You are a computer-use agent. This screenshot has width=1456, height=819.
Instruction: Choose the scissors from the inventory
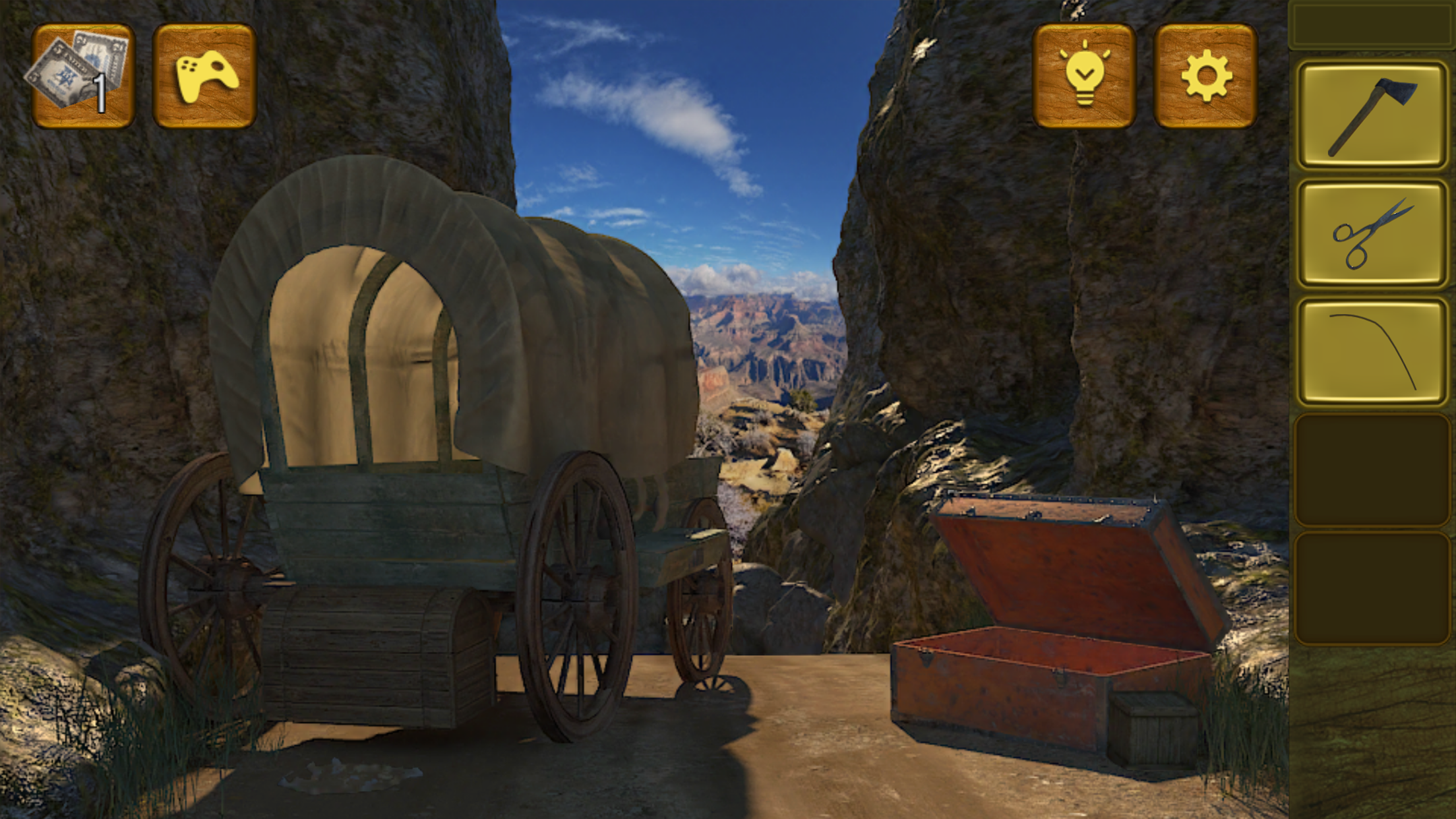point(1372,234)
